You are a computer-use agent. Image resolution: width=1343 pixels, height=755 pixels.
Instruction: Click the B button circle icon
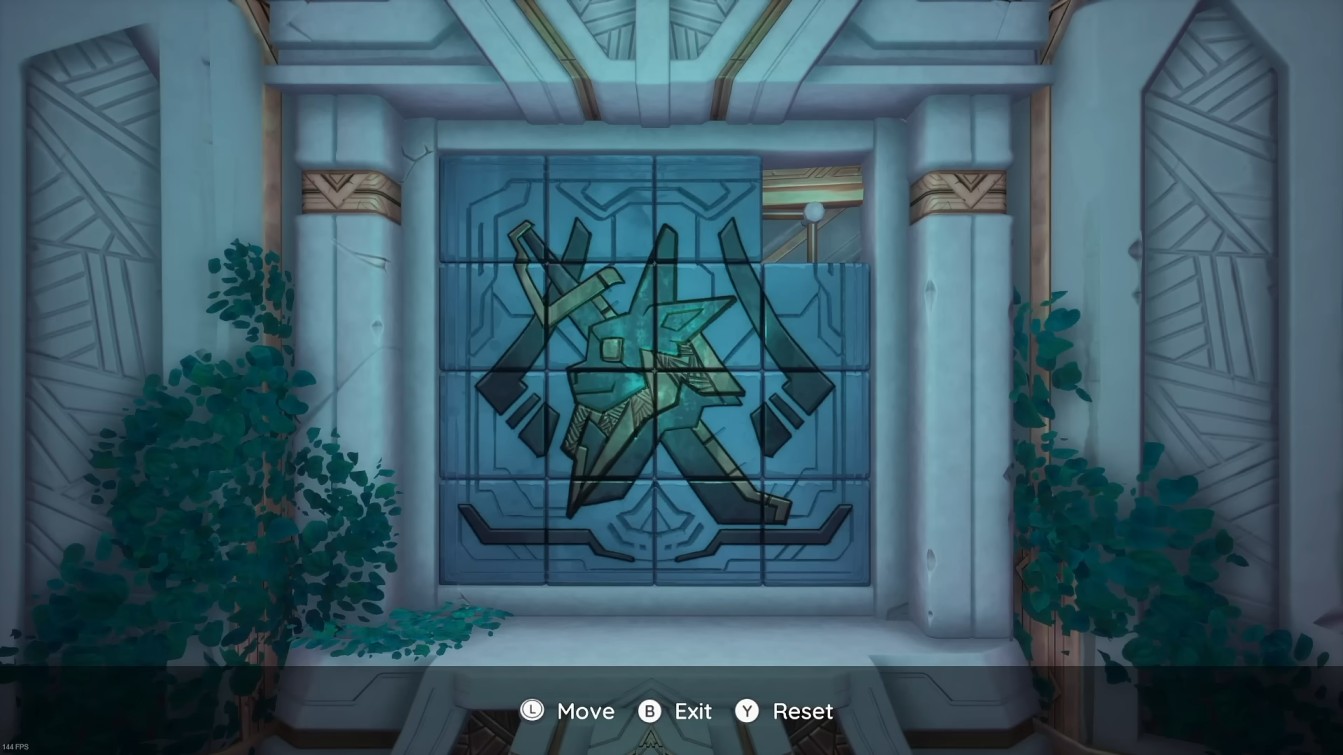pos(649,712)
